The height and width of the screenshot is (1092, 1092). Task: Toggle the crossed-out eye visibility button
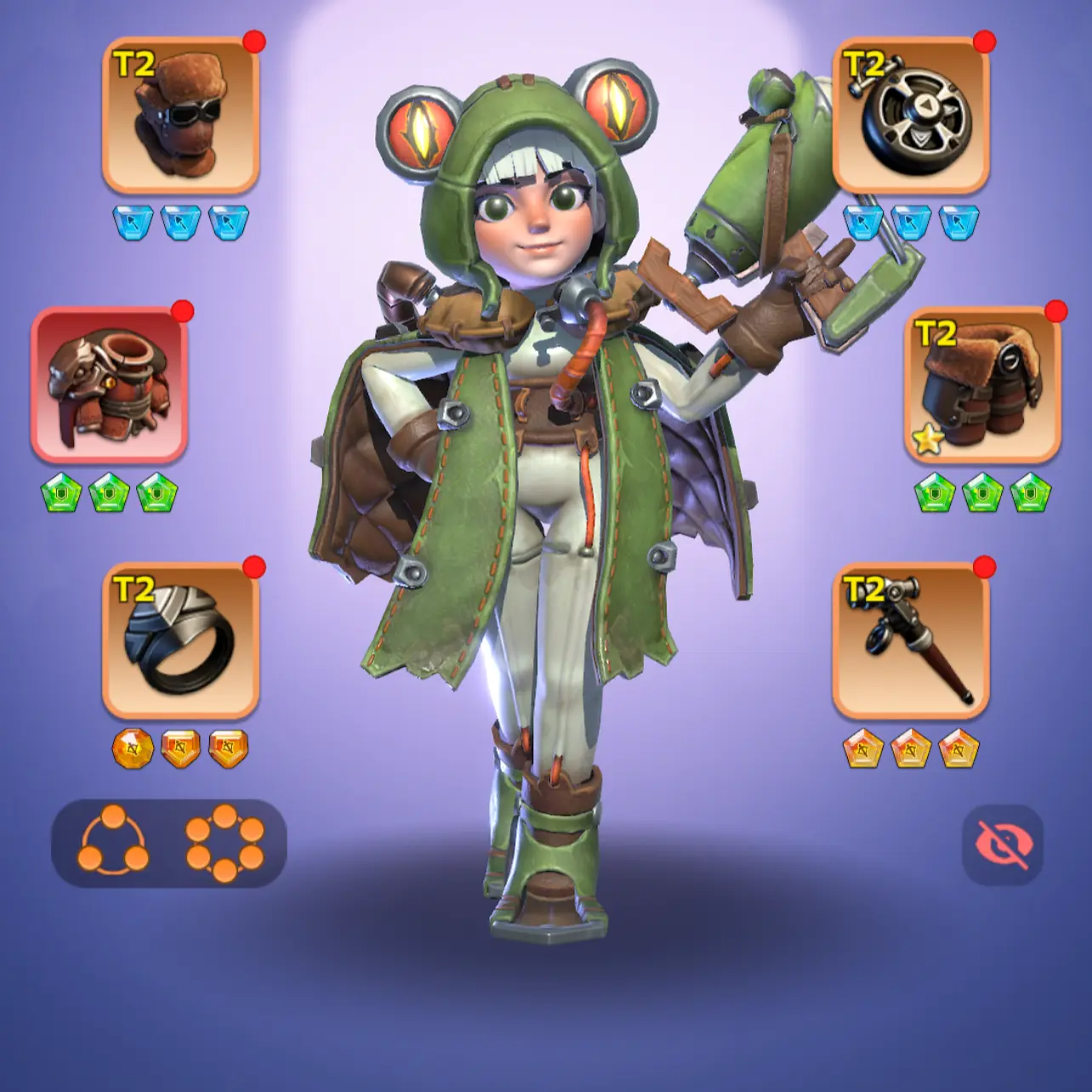coord(1003,845)
